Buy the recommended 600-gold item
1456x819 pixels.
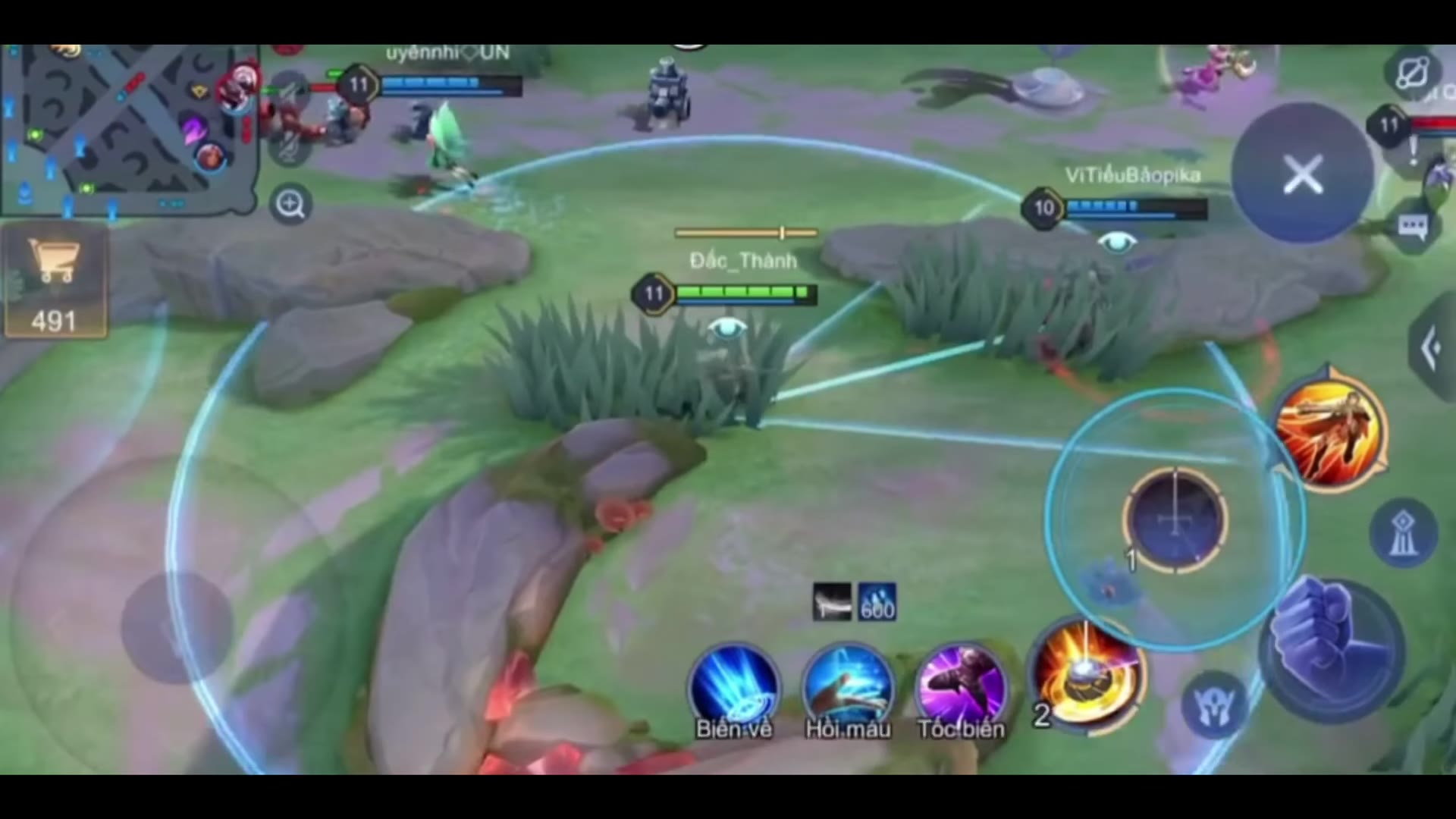[x=876, y=601]
